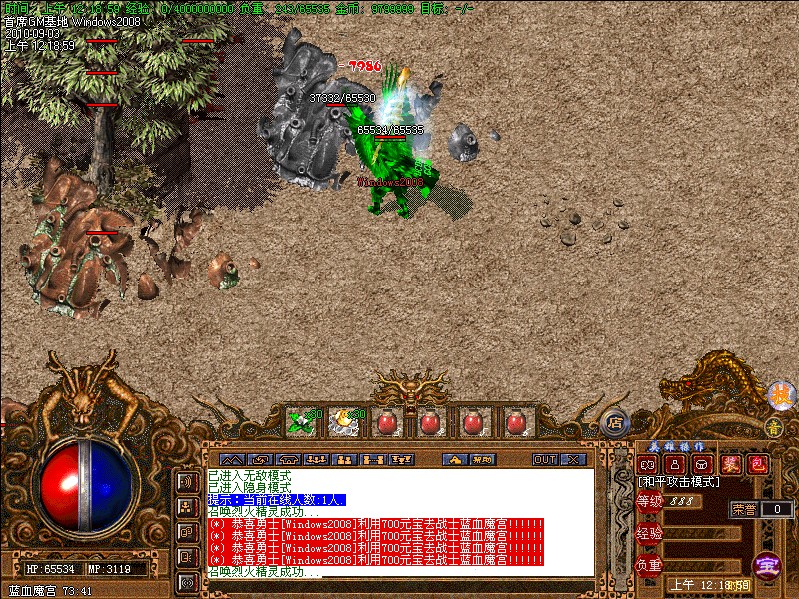799x599 pixels.
Task: Open the help 帮助 button
Action: point(482,459)
